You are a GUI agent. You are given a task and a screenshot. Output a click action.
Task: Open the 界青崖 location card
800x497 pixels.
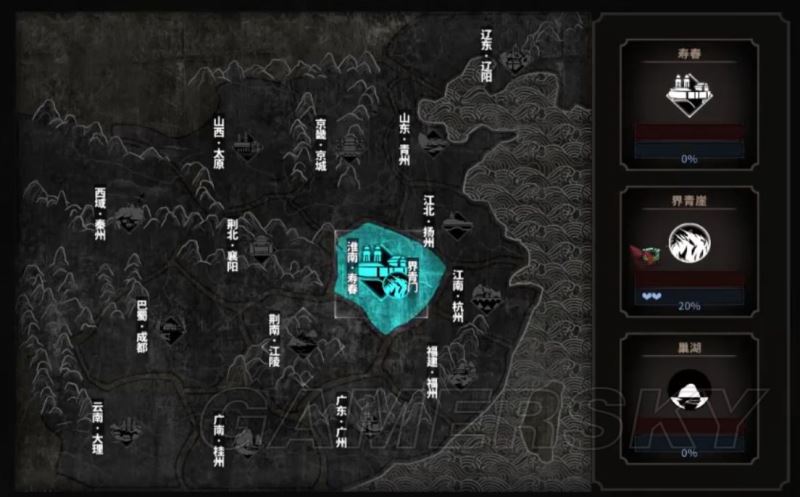click(x=689, y=250)
